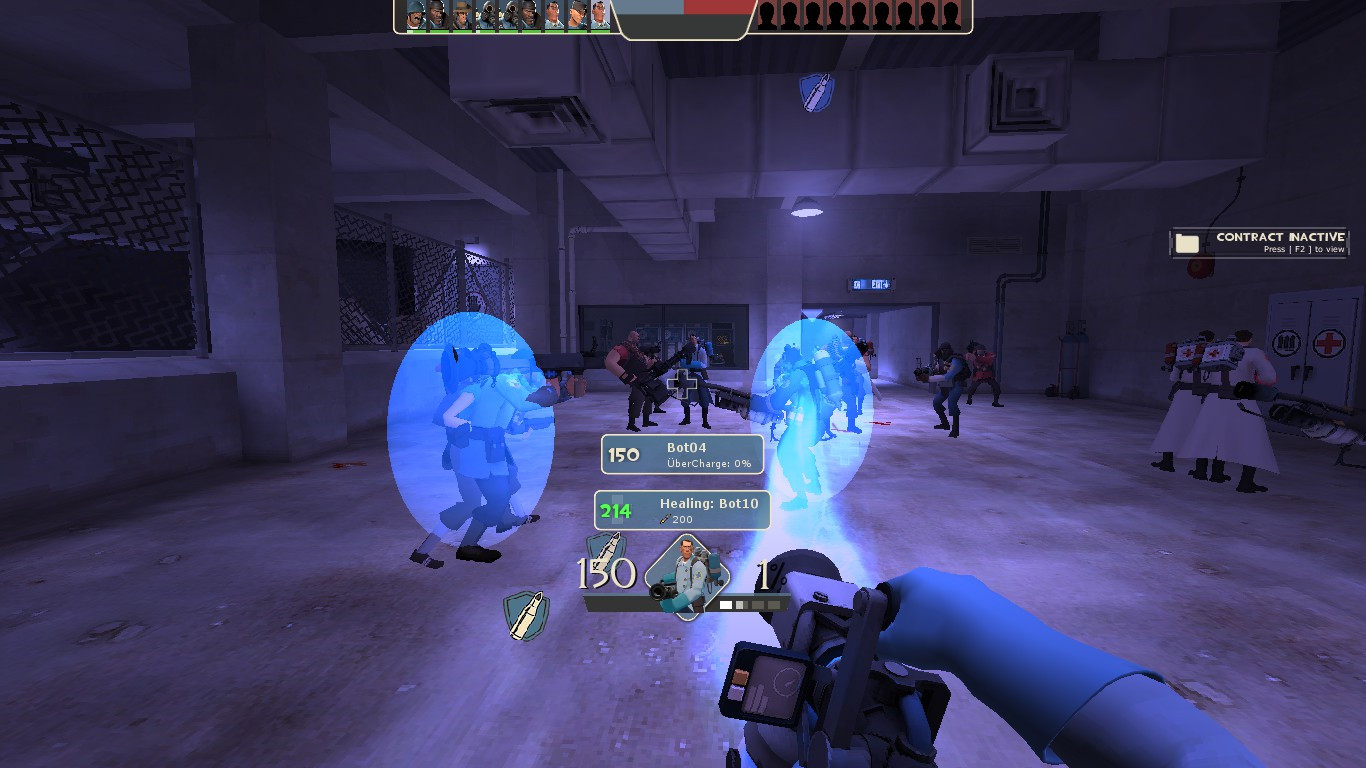Click the floating projectile shield pickup icon
Image resolution: width=1366 pixels, height=768 pixels.
tap(815, 94)
